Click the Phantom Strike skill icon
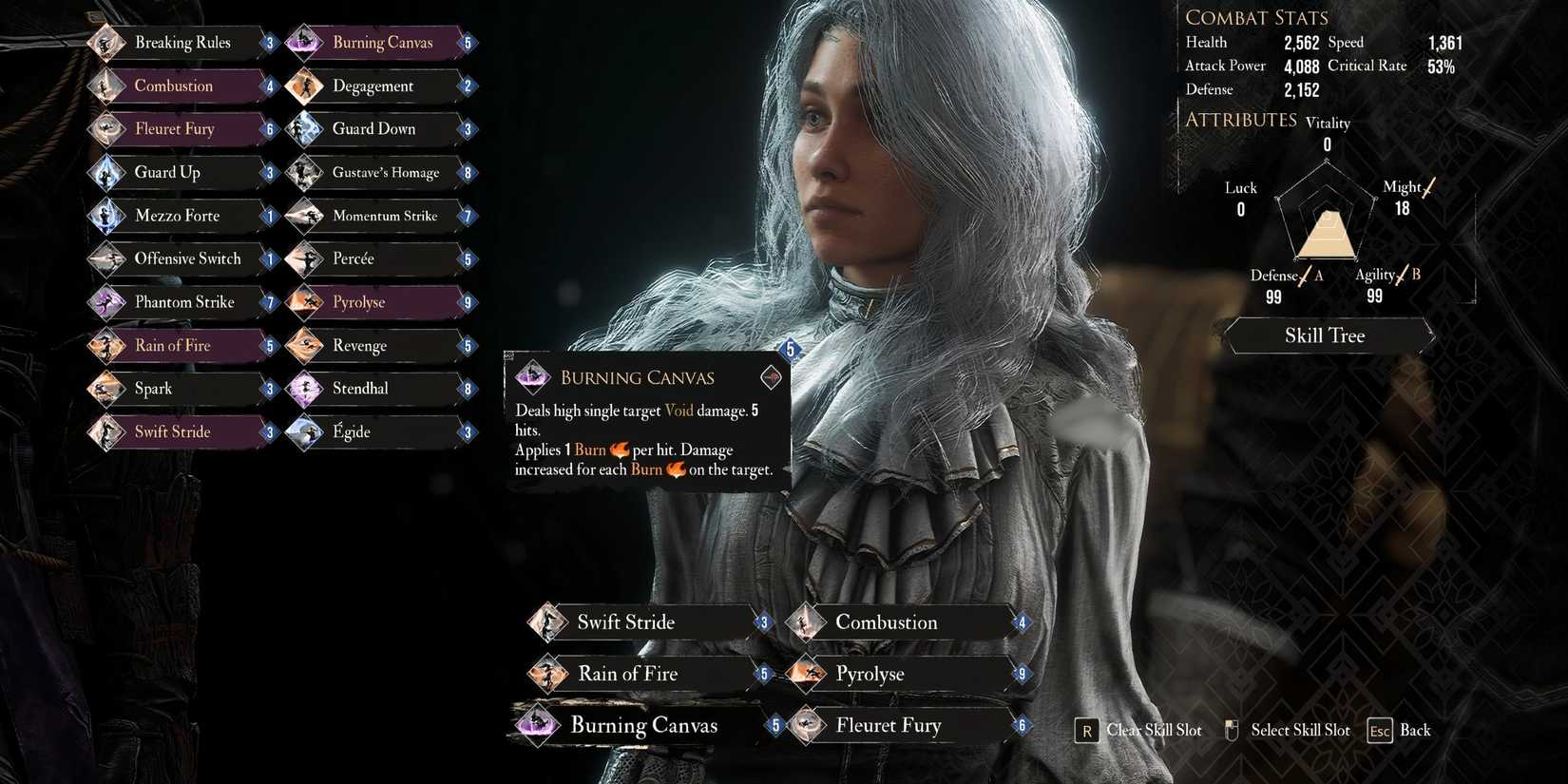This screenshot has height=784, width=1568. pos(107,301)
